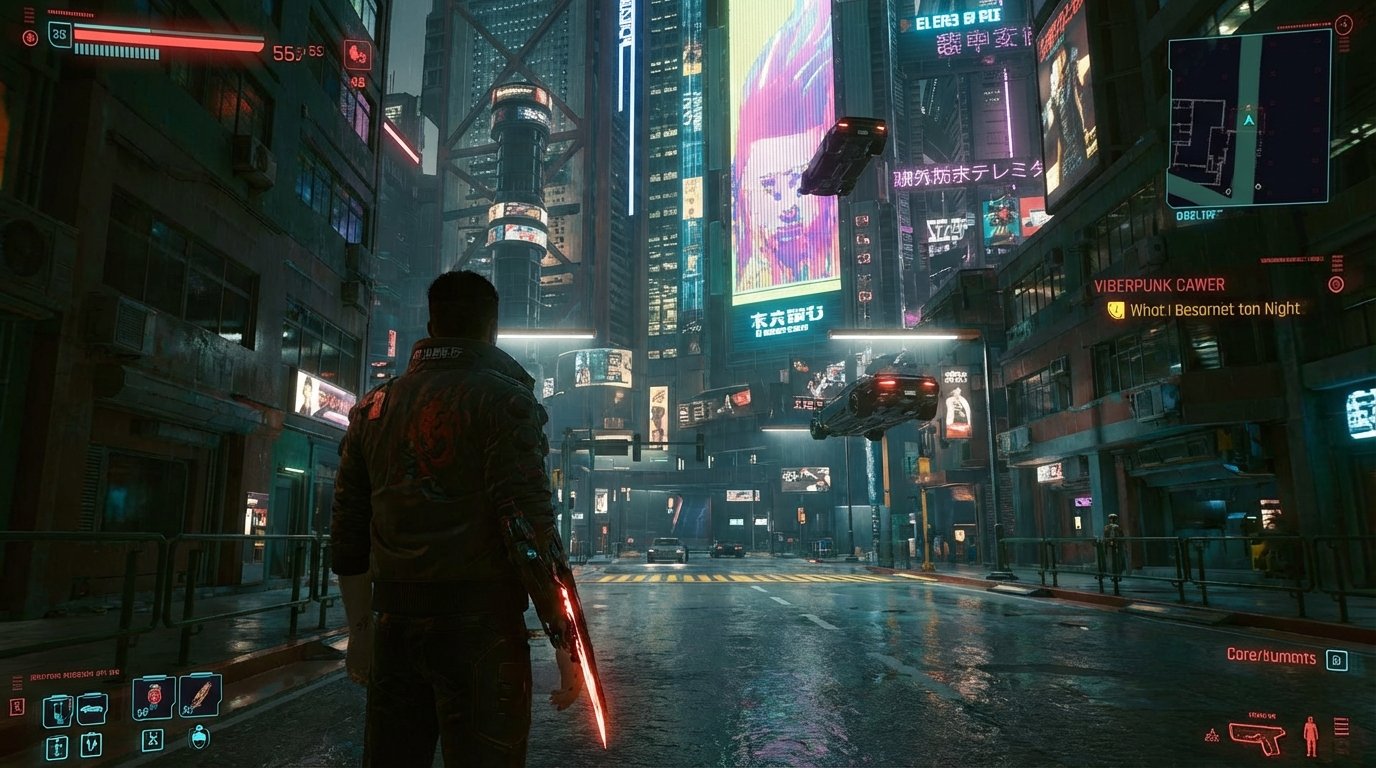Image resolution: width=1376 pixels, height=768 pixels.
Task: Select the V-shaped gadget icon near quickslots
Action: coord(92,743)
